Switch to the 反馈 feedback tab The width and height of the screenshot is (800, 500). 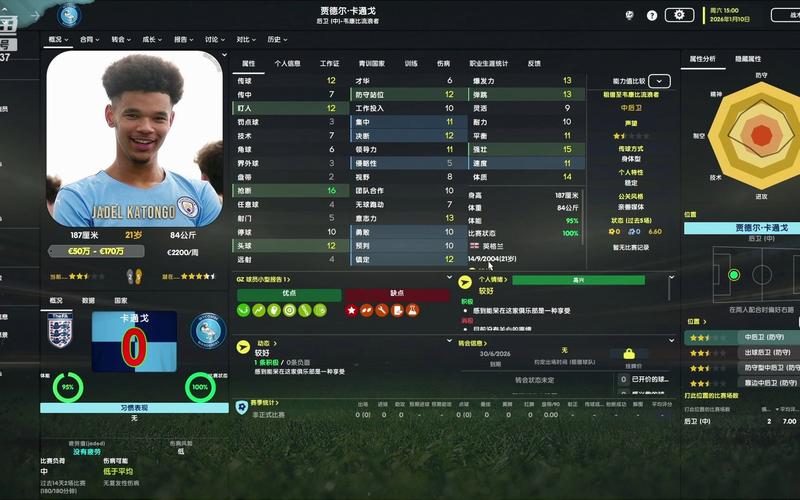click(x=534, y=63)
